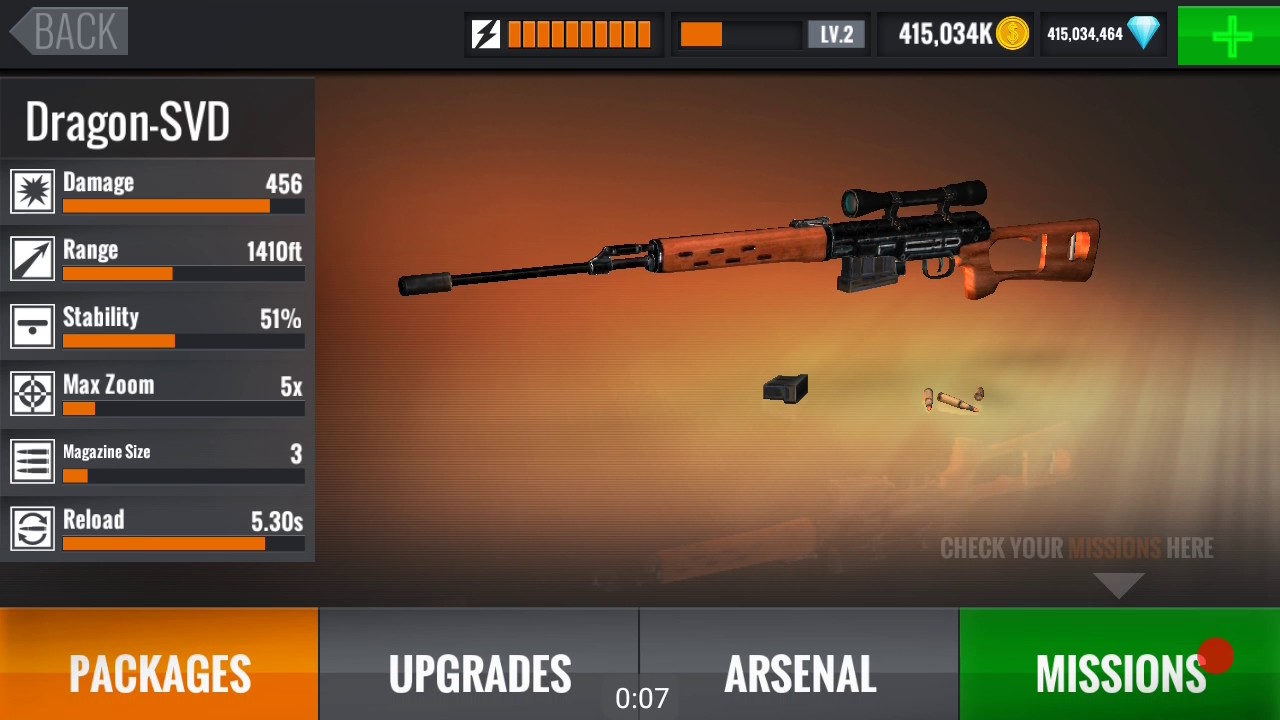Go back using the BACK button
1280x720 pixels.
point(69,32)
